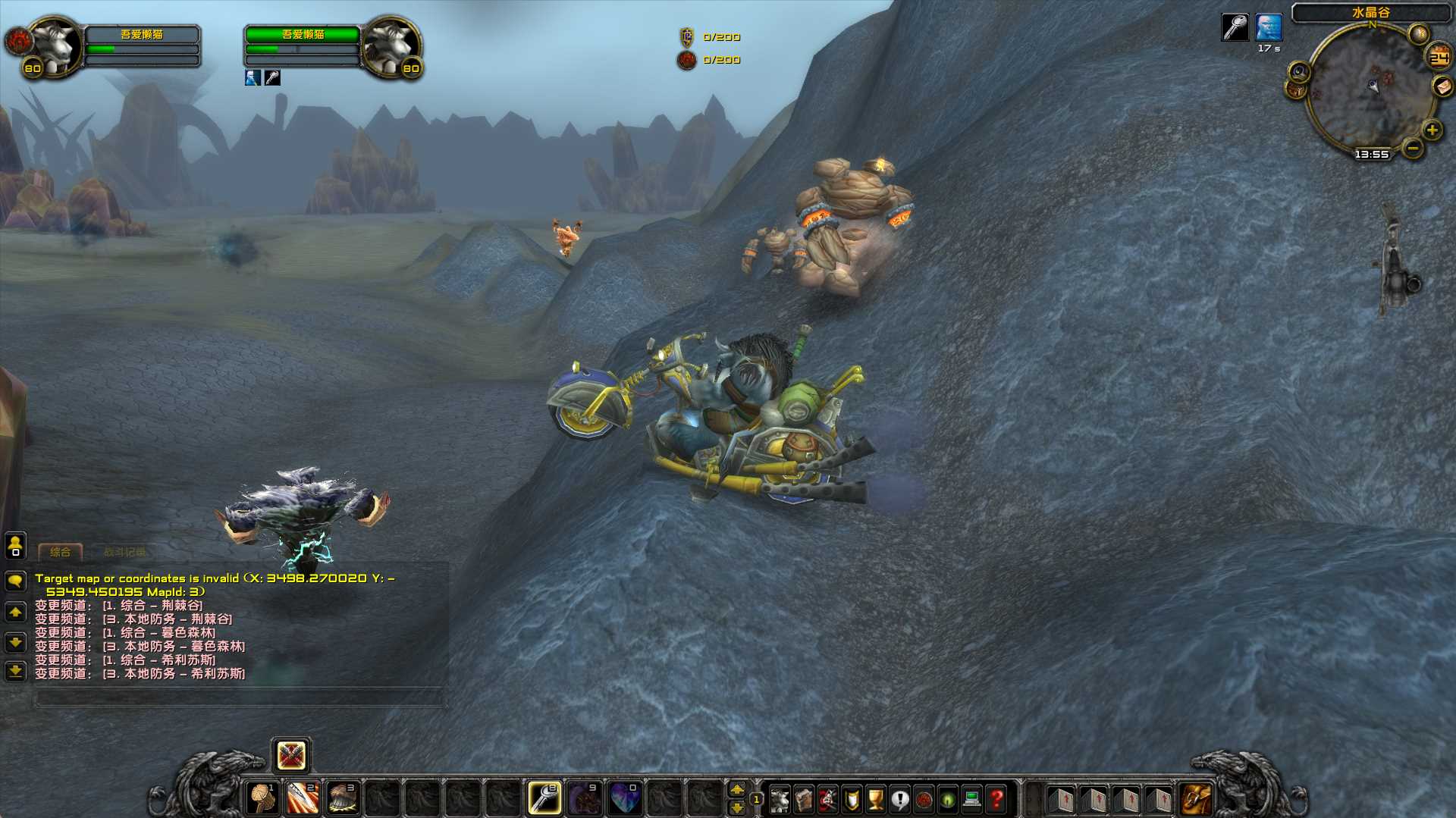Open the main backpack bag
1456x818 pixels.
1197,799
